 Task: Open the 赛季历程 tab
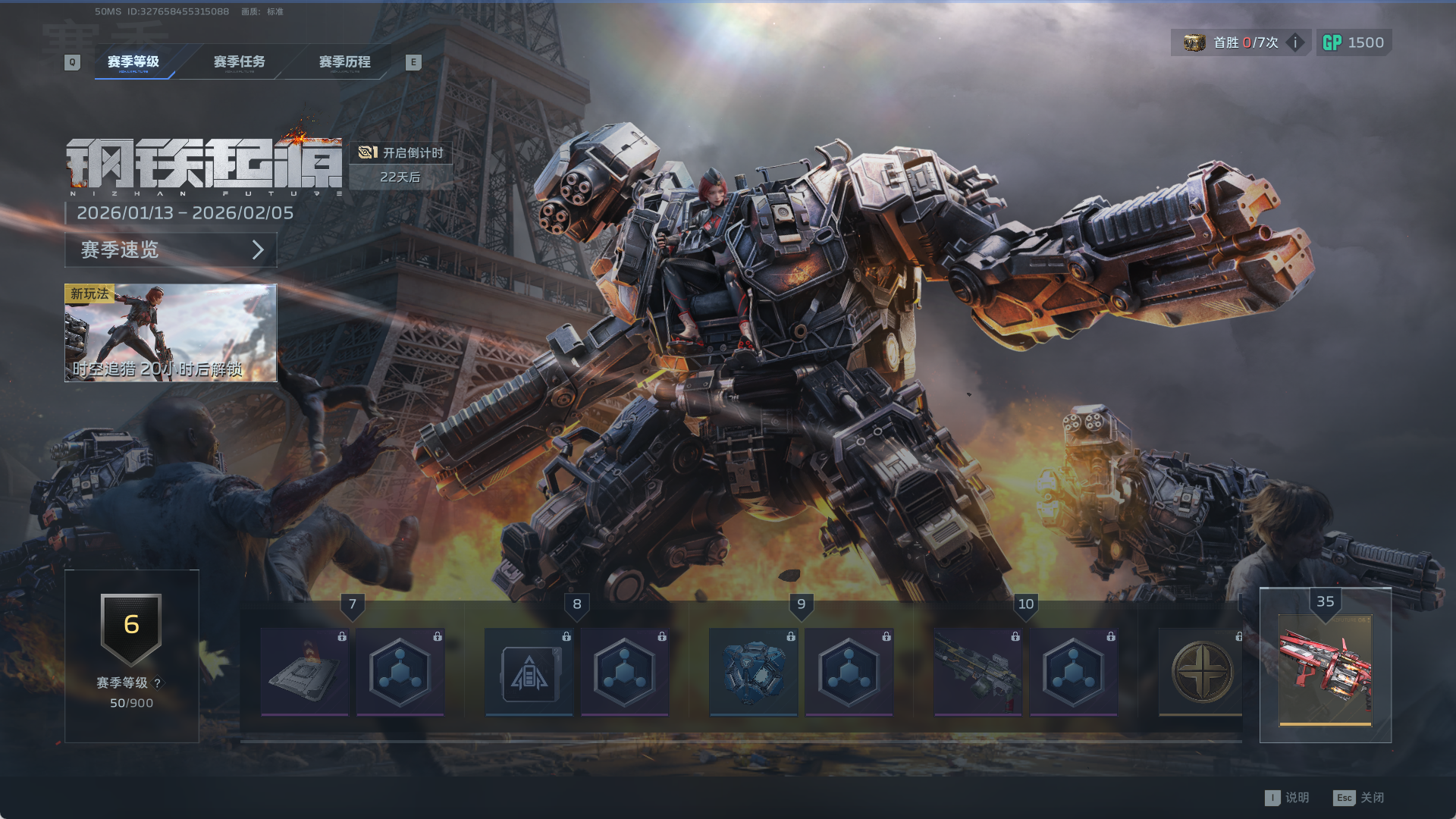[x=344, y=61]
